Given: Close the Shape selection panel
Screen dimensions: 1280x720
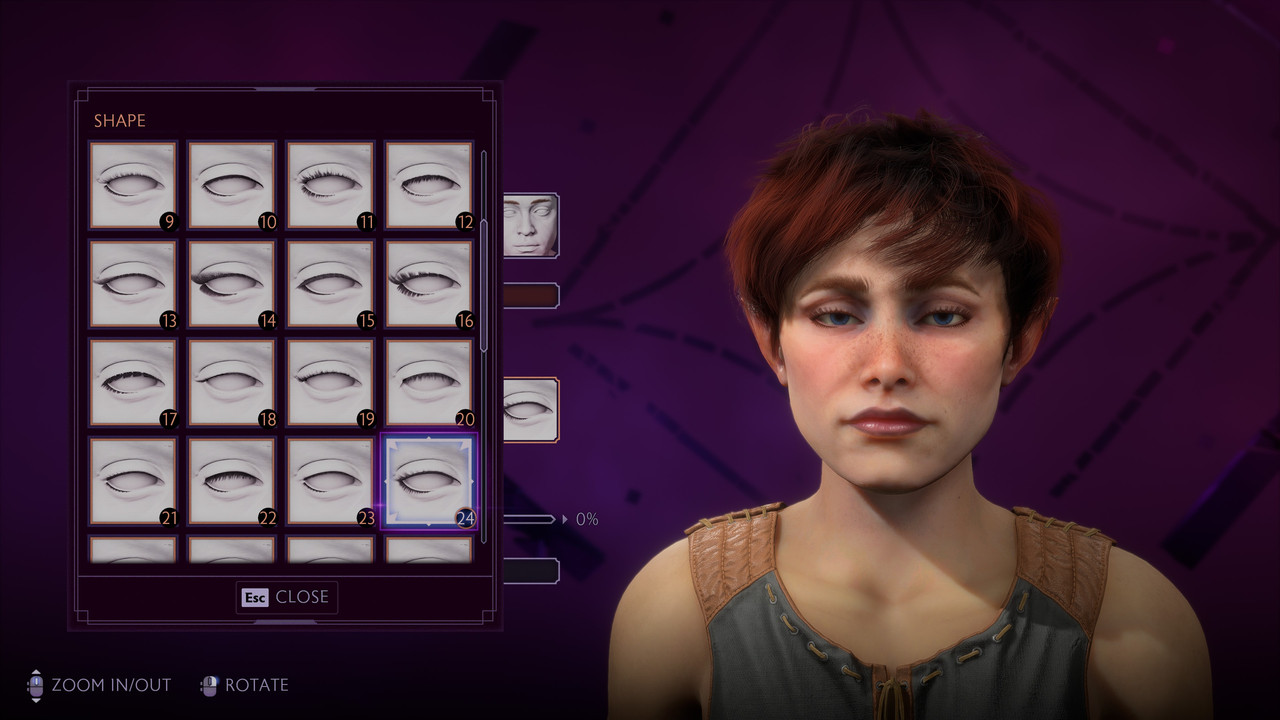Looking at the screenshot, I should click(287, 597).
